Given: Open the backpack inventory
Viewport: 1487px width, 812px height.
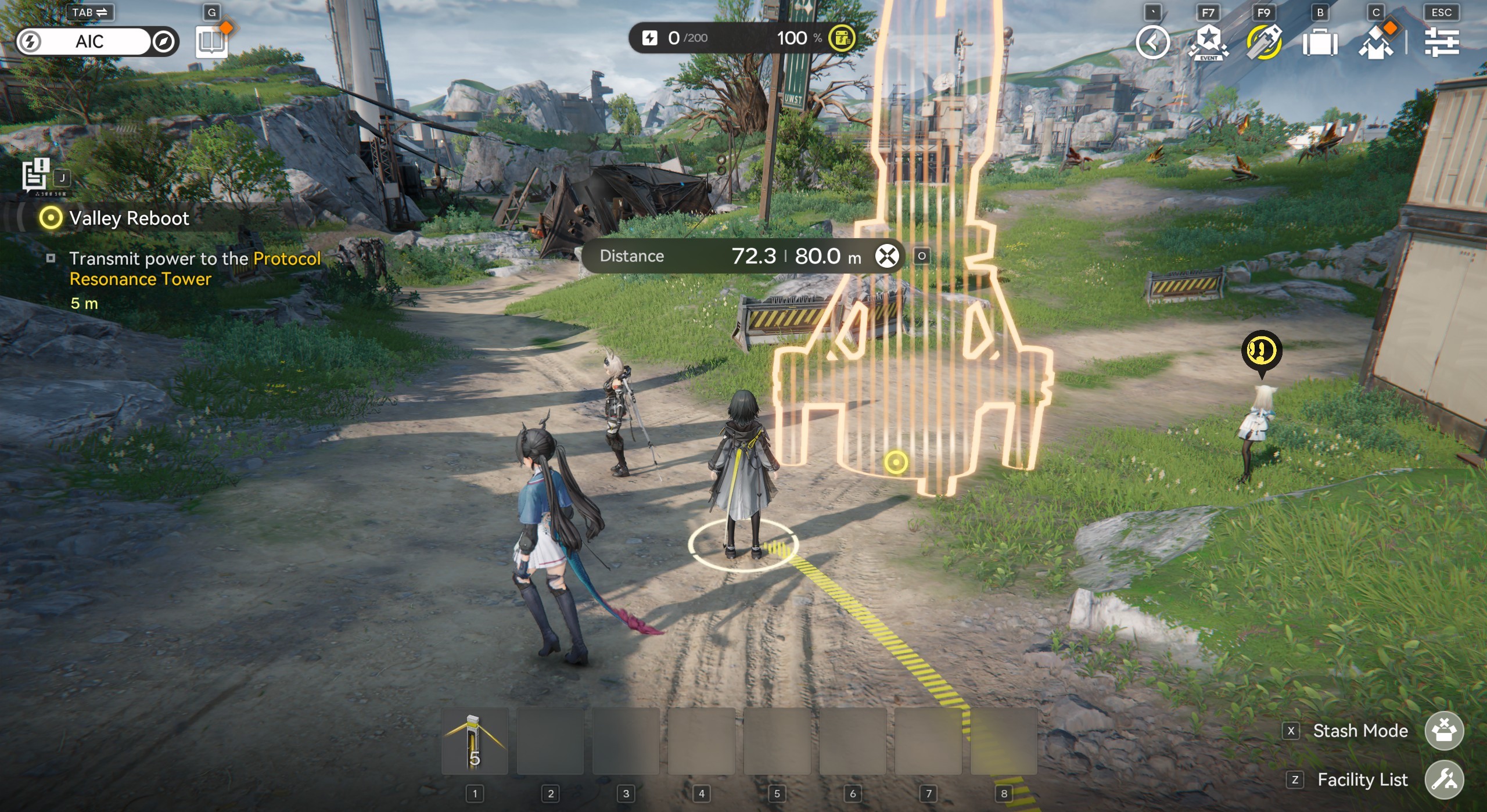Looking at the screenshot, I should [1320, 43].
